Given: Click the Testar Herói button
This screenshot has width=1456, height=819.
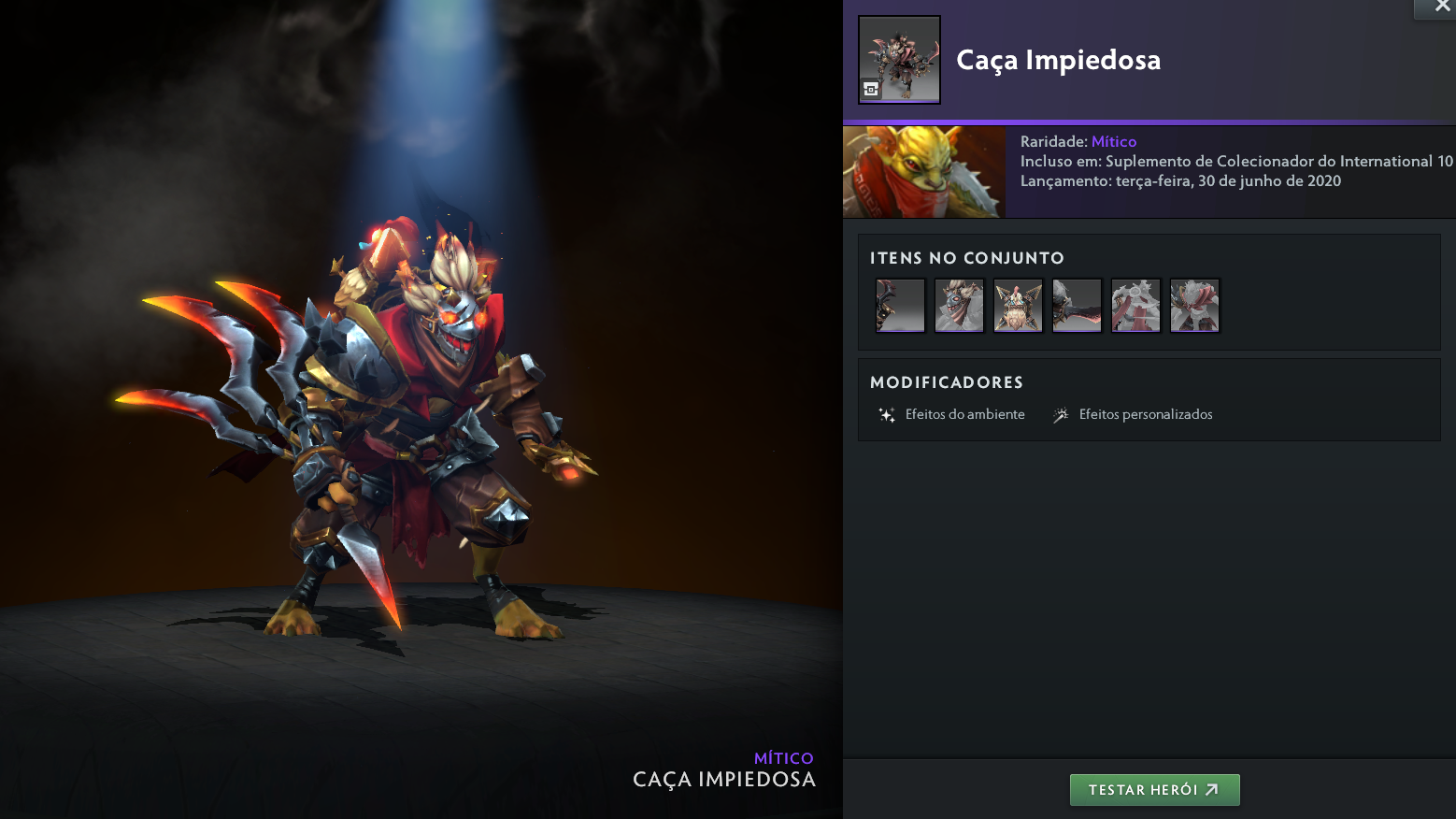Looking at the screenshot, I should pos(1154,790).
